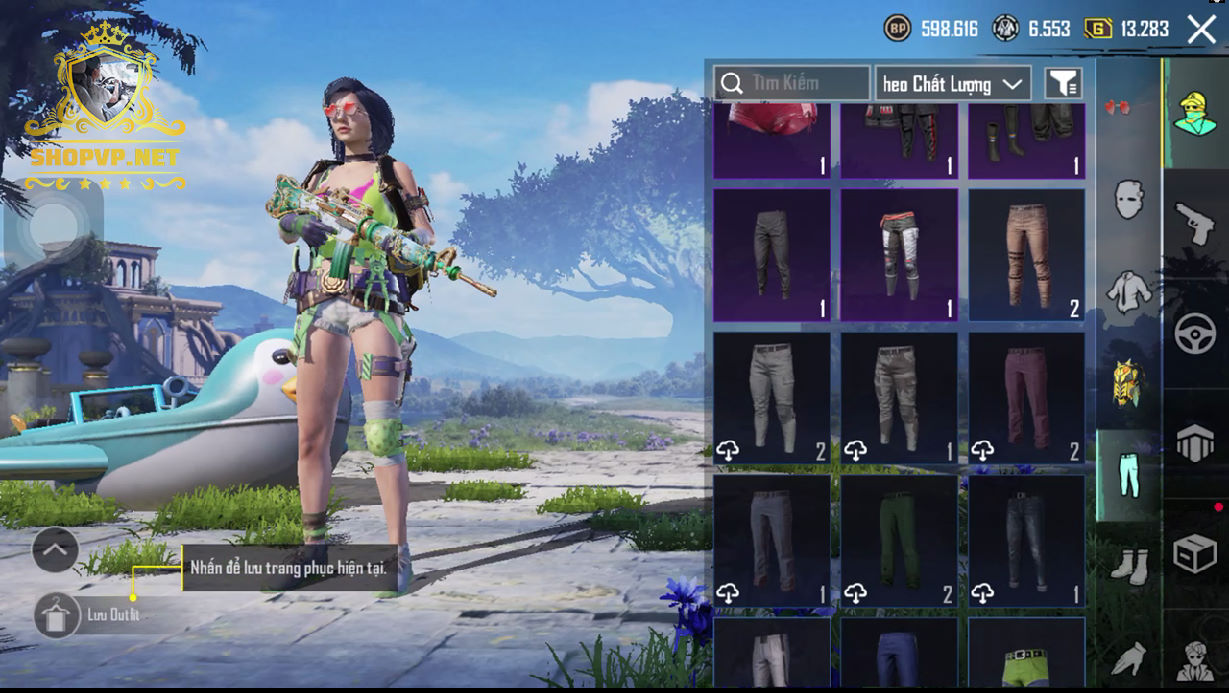Open the gloves category tab
Image resolution: width=1229 pixels, height=693 pixels.
(1129, 658)
